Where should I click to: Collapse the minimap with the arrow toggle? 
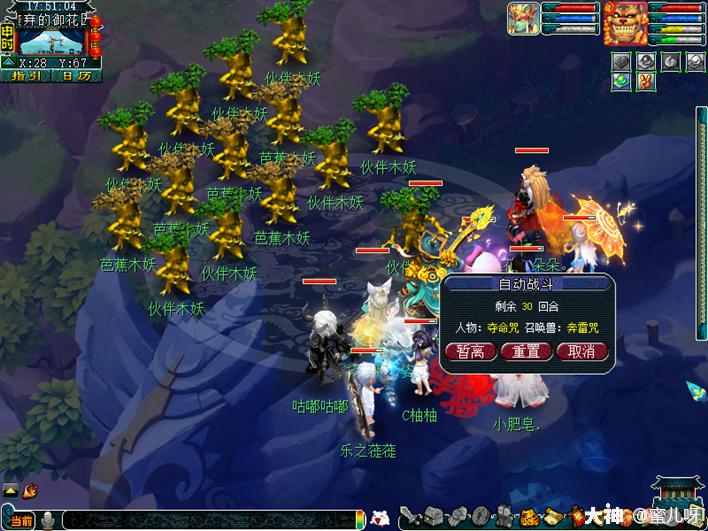coord(8,62)
